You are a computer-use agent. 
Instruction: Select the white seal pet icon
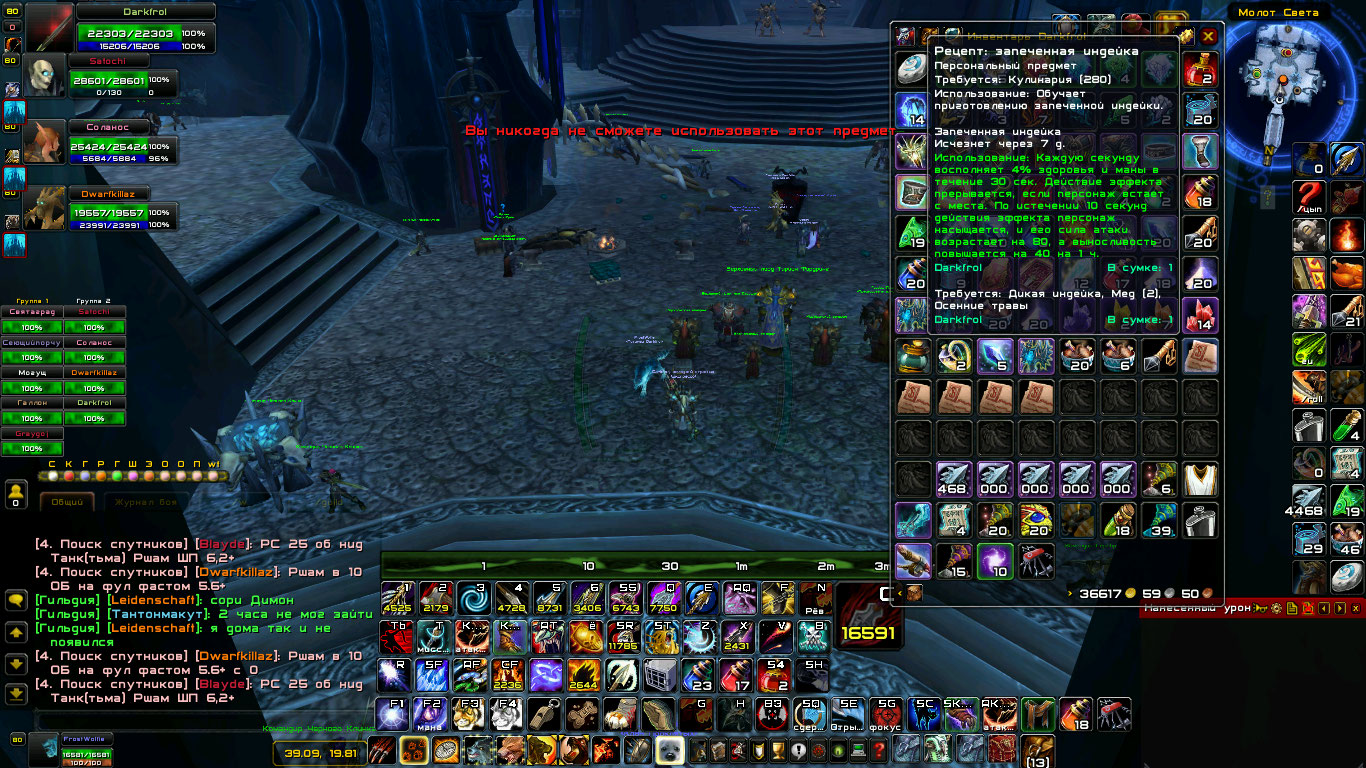(668, 750)
